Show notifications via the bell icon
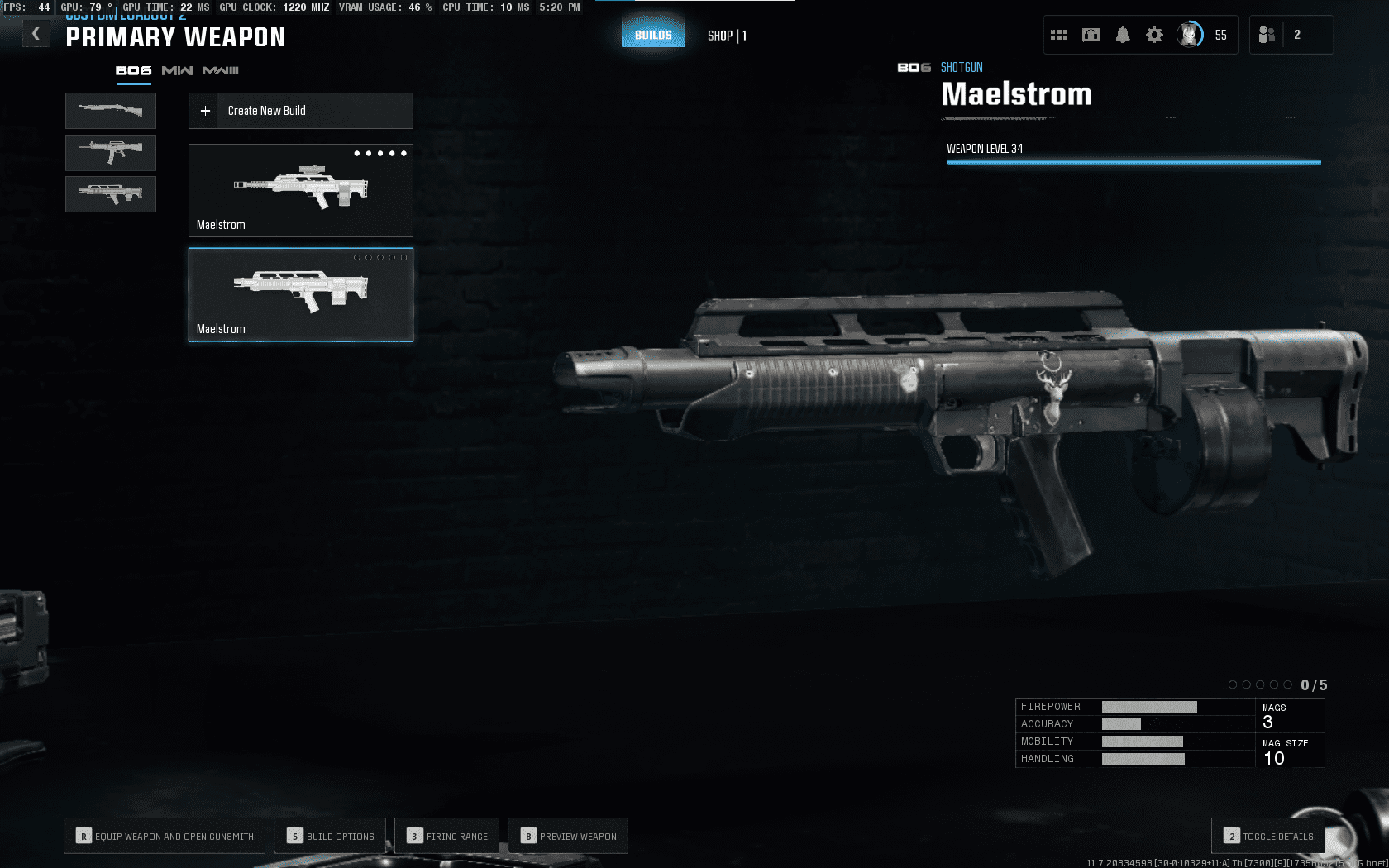Viewport: 1389px width, 868px height. click(1123, 35)
